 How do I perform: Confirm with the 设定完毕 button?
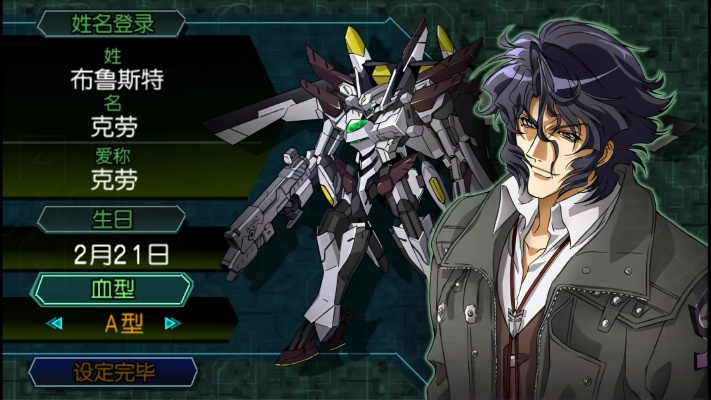(111, 372)
